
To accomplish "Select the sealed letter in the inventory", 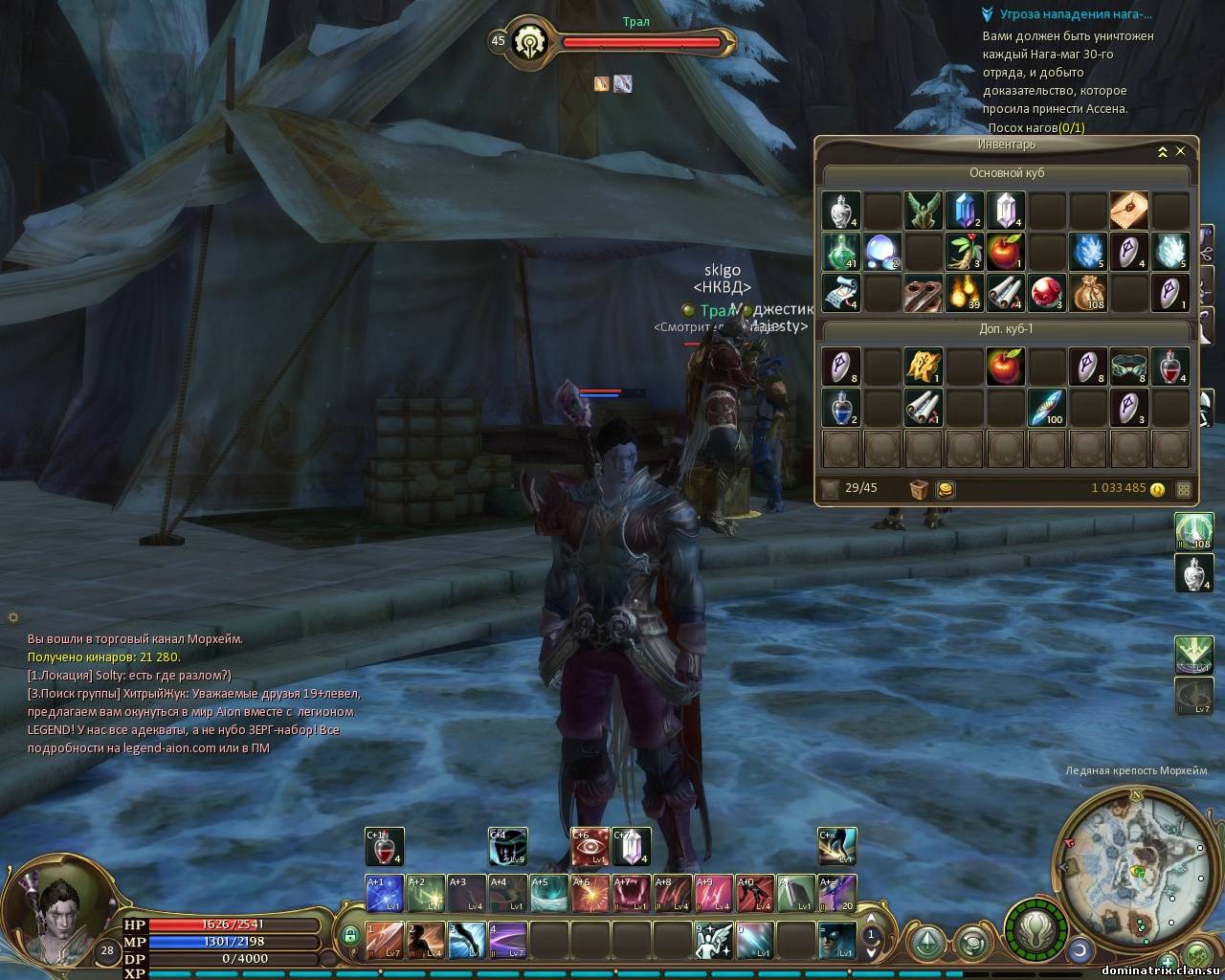I will click(x=1128, y=211).
